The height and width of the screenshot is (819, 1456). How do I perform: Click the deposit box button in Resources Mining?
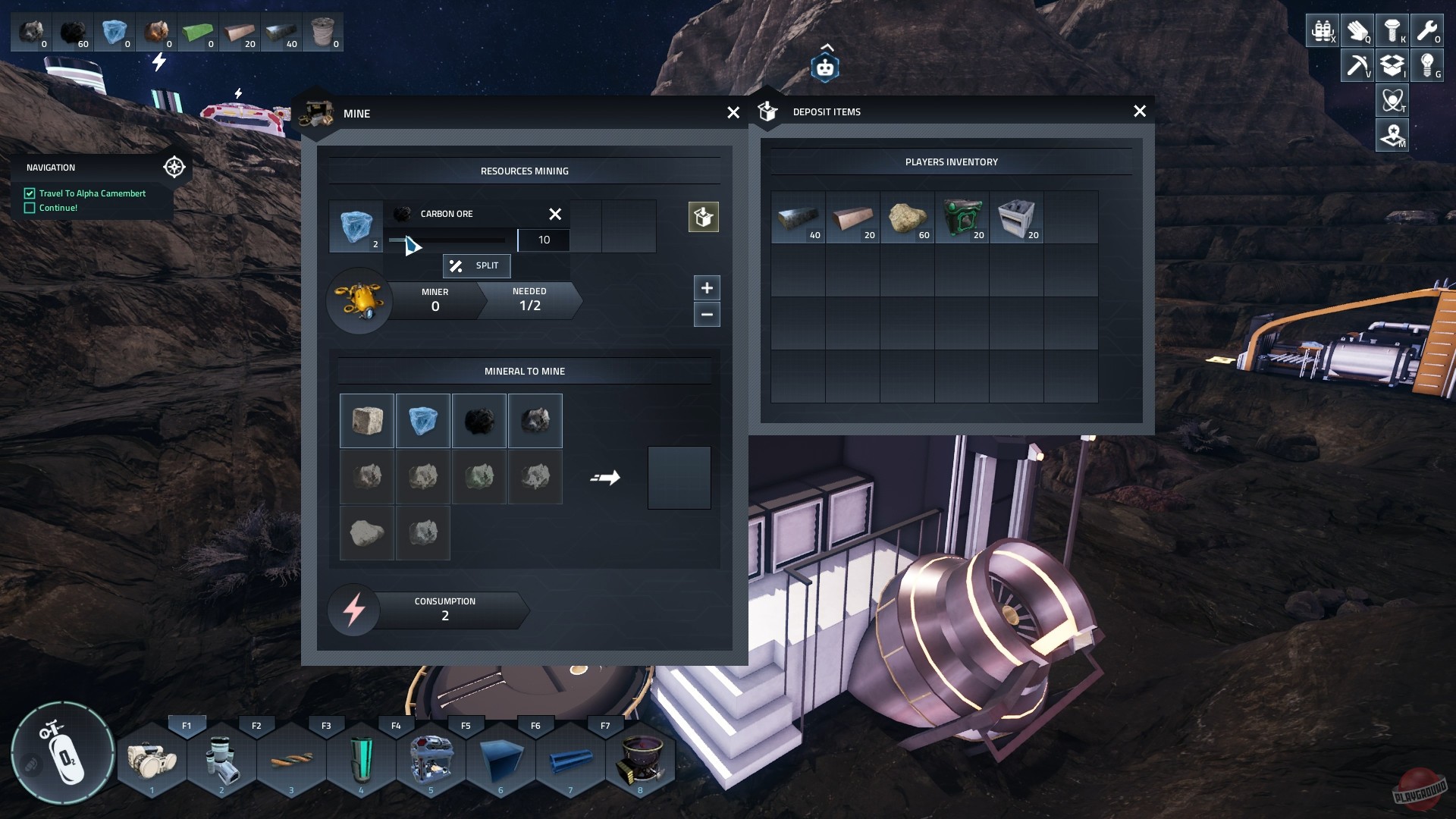(703, 218)
